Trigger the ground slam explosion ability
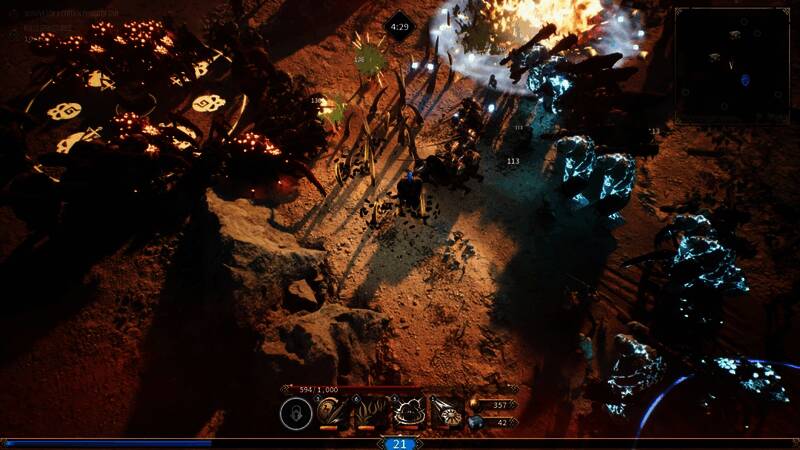 coord(409,413)
